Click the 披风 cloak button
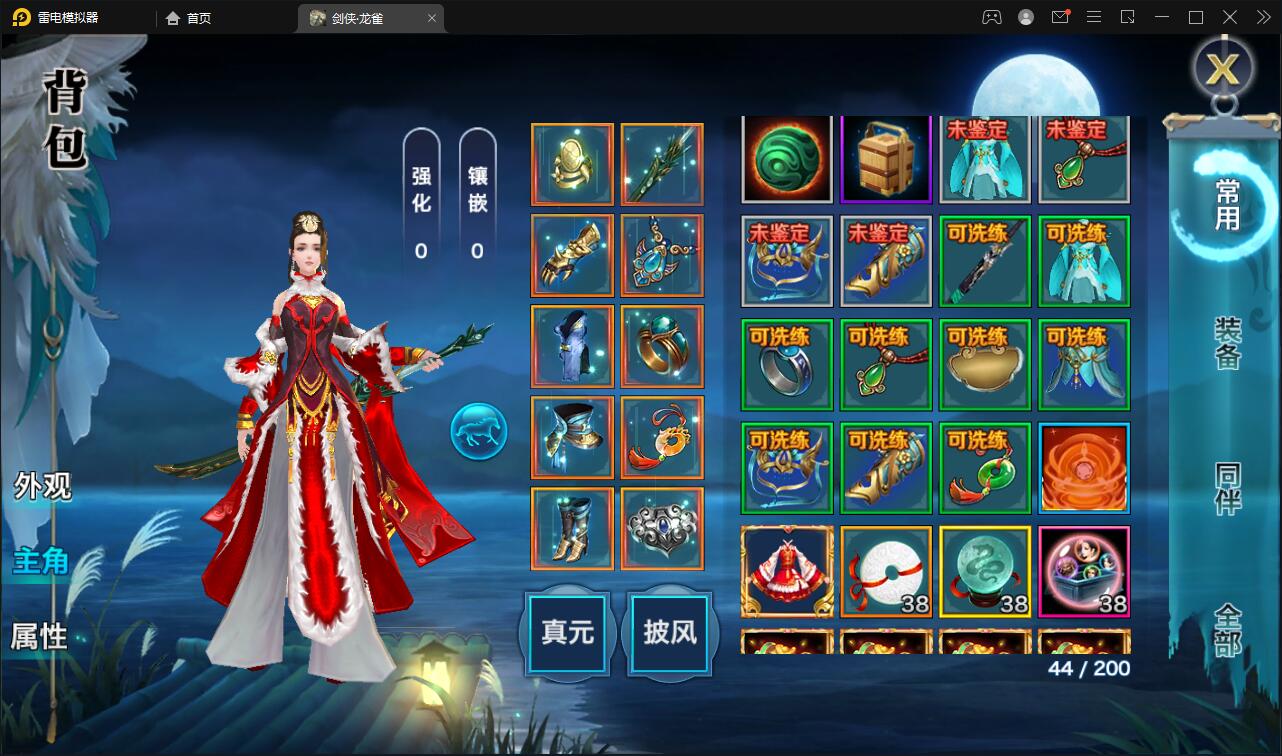 tap(668, 634)
